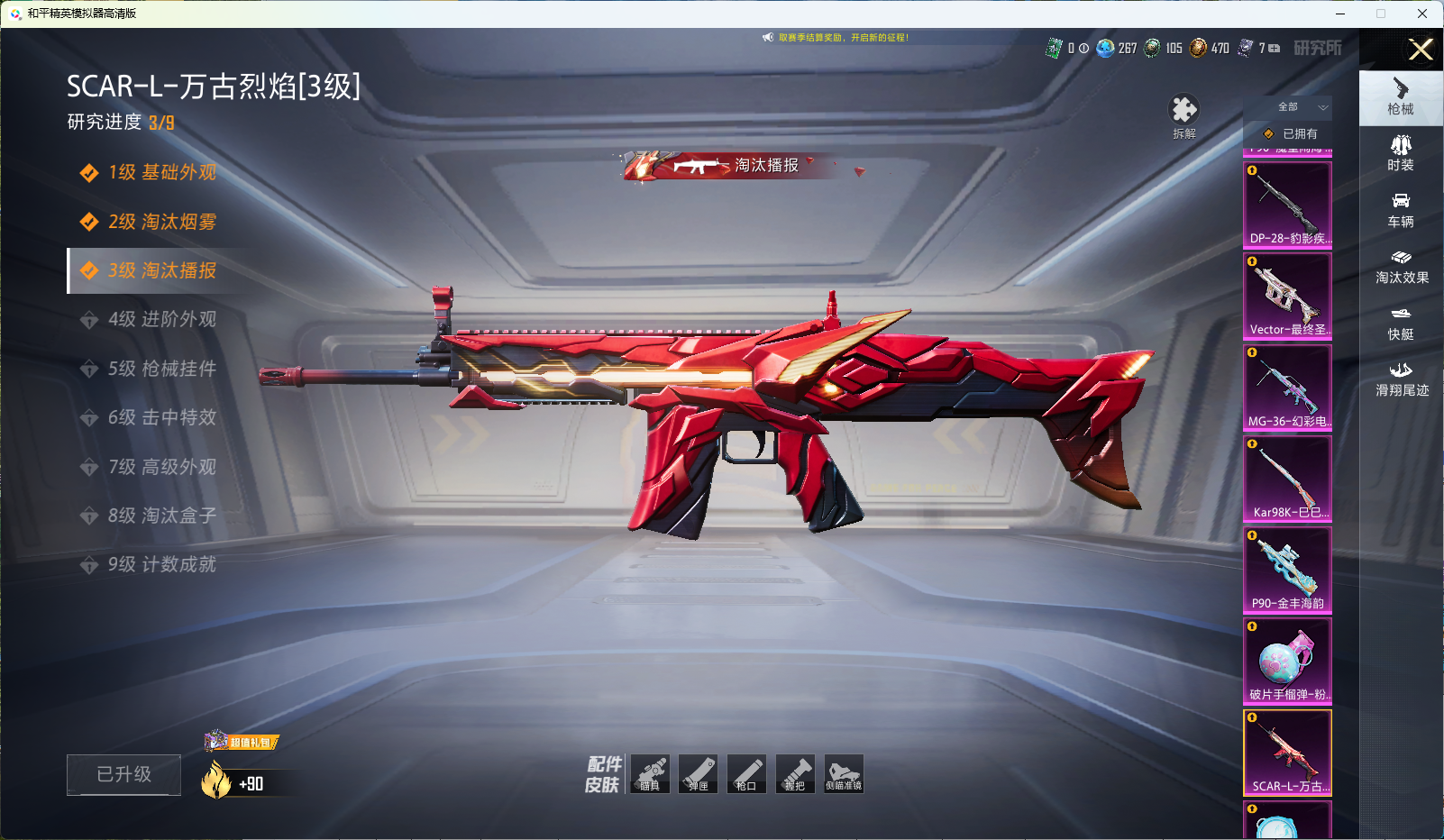Select the DP-28 skin thumbnail
Viewport: 1444px width, 840px height.
click(1287, 205)
